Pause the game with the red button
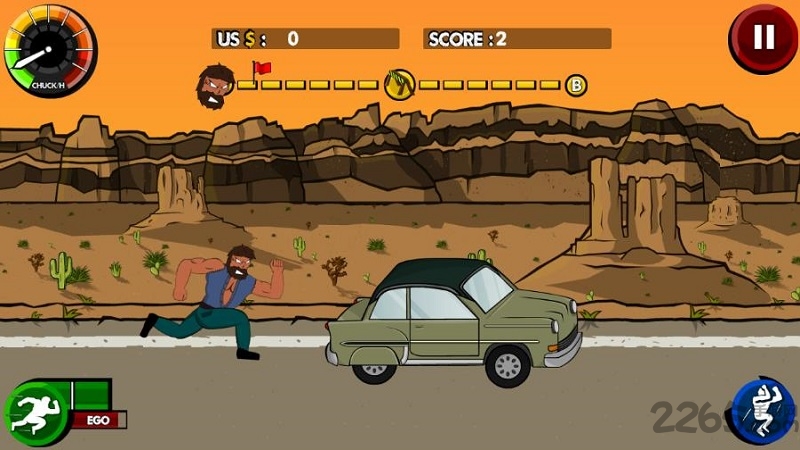This screenshot has height=450, width=800. coord(763,38)
